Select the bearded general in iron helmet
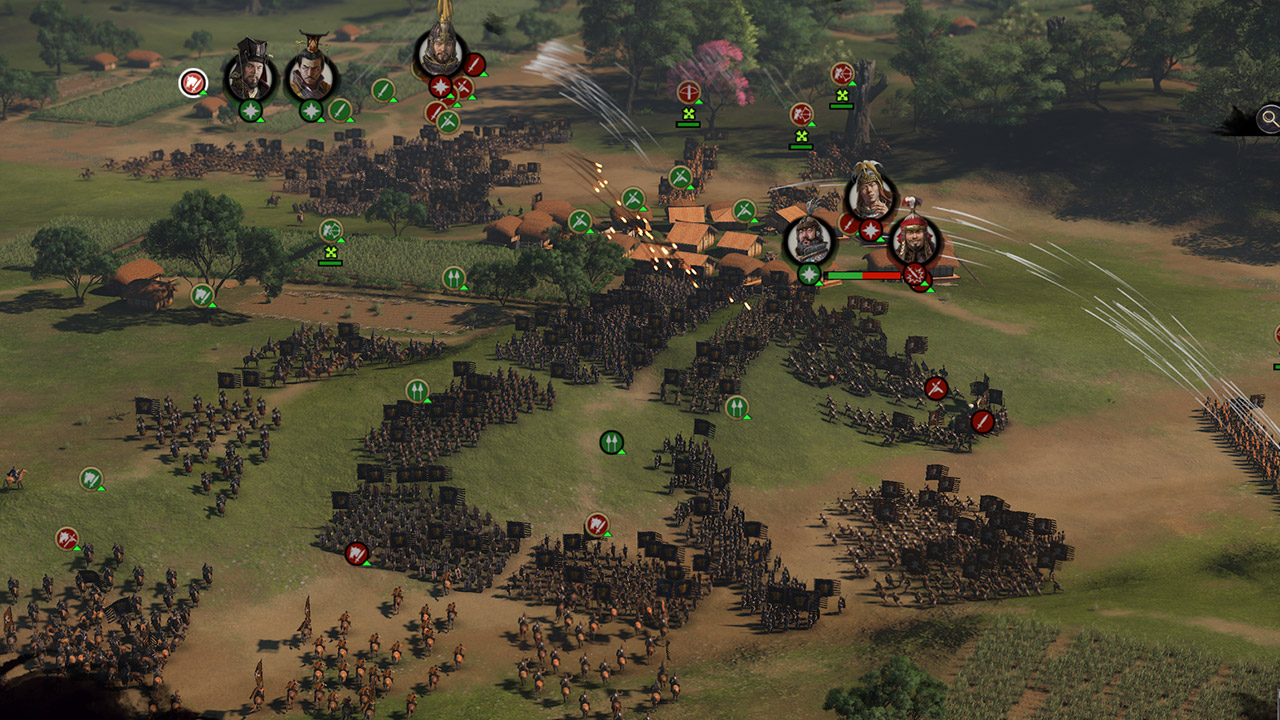Image resolution: width=1280 pixels, height=720 pixels. coord(809,240)
